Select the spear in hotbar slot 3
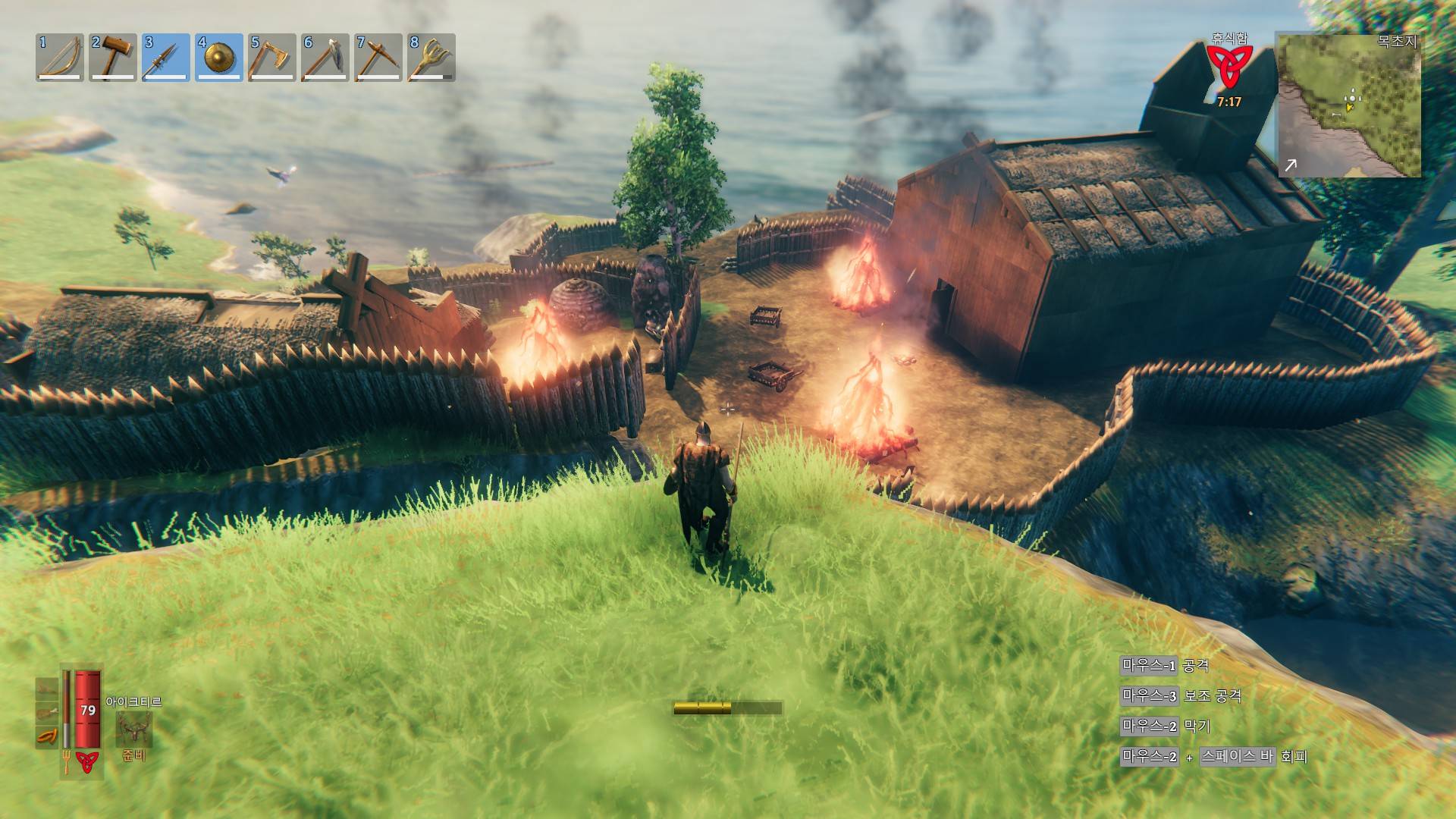This screenshot has width=1456, height=819. (x=165, y=57)
